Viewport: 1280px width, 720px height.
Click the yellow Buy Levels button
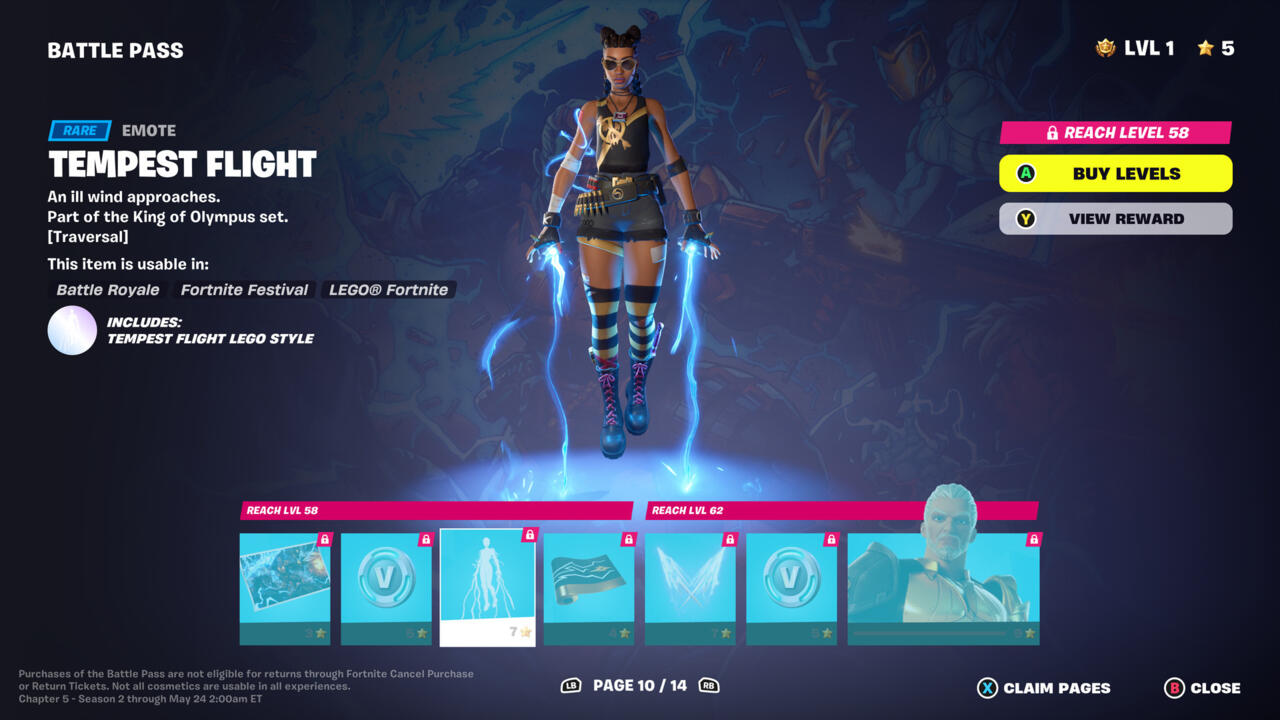pos(1115,173)
